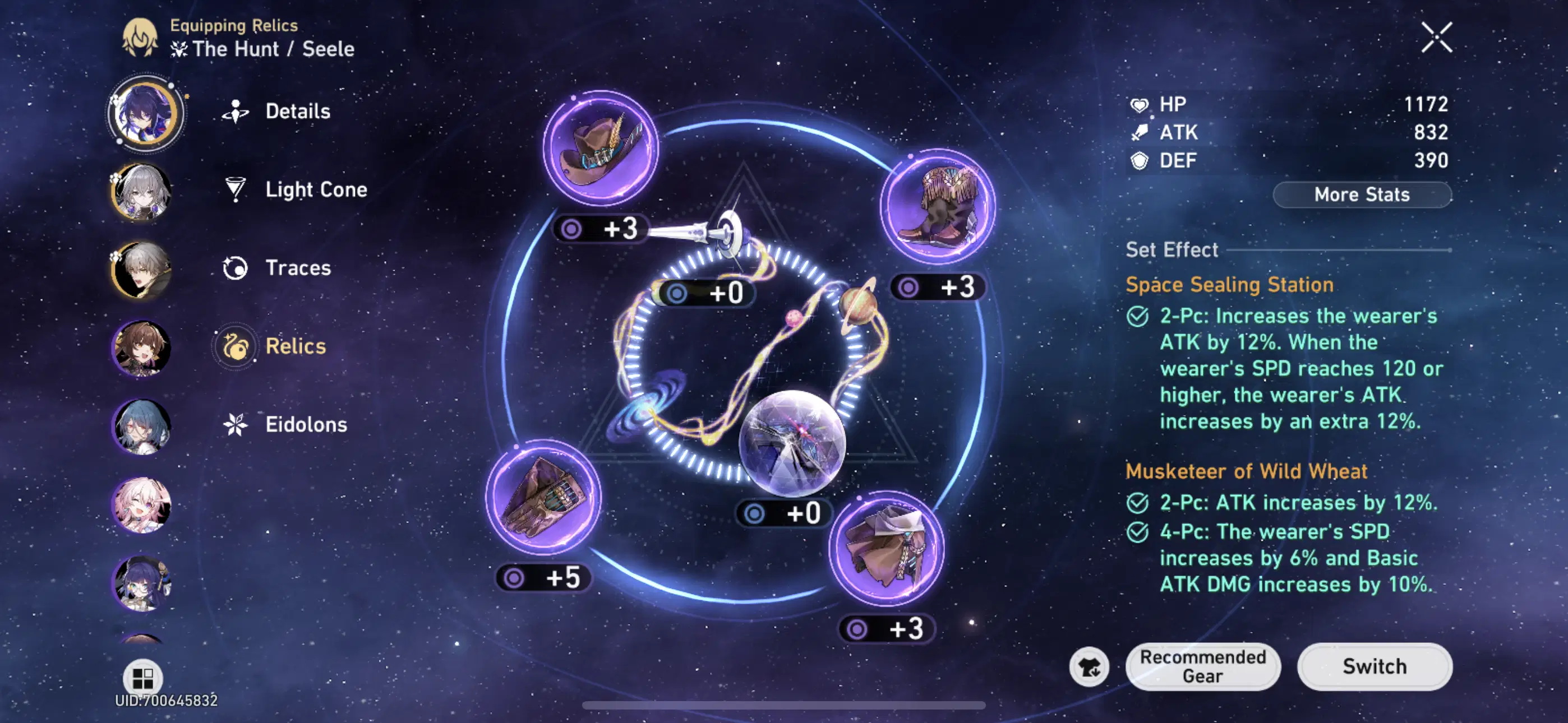The width and height of the screenshot is (1568, 723).
Task: Select the Light Cone menu item
Action: 236,189
